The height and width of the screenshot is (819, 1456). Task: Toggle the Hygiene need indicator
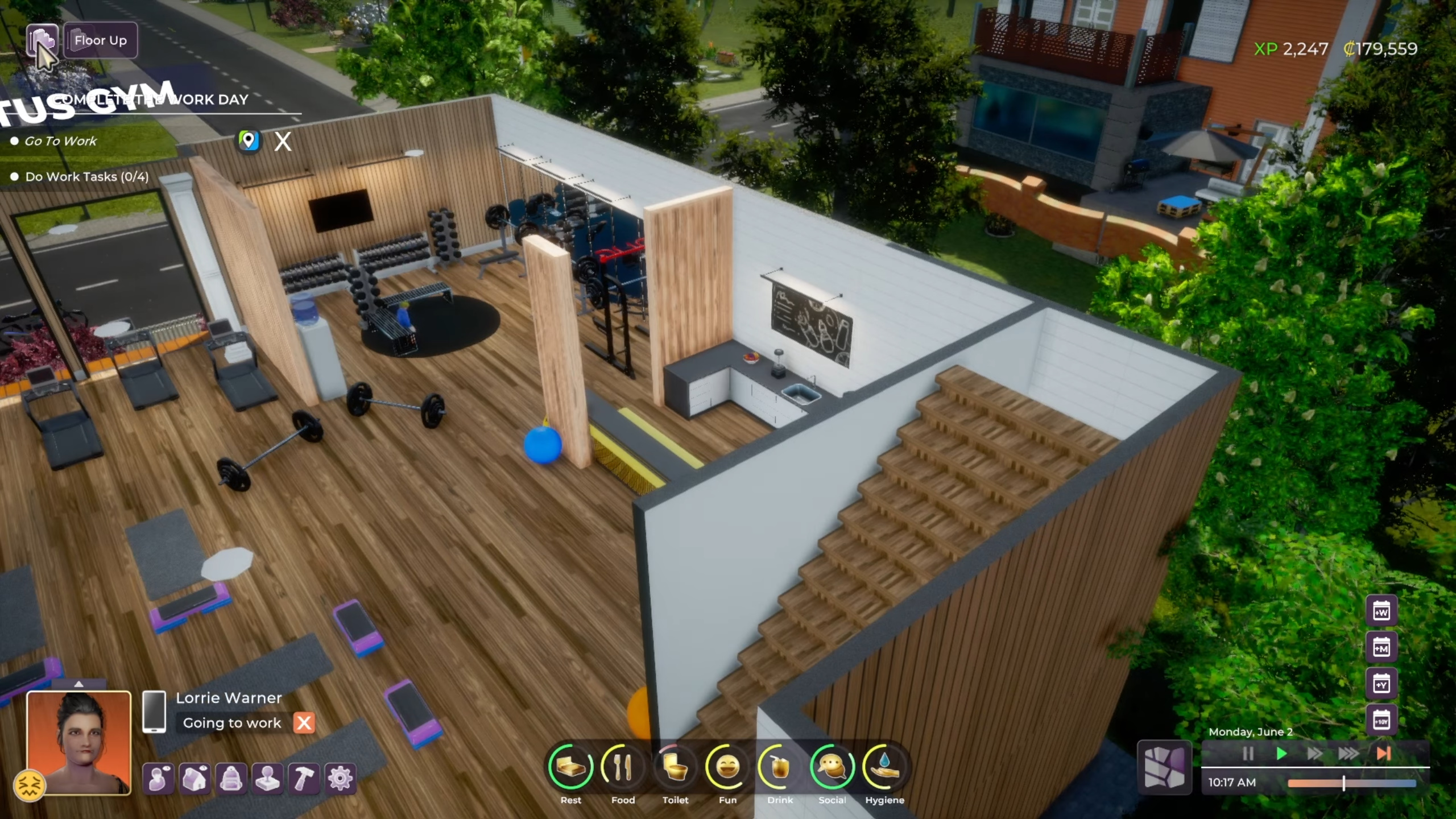(885, 768)
